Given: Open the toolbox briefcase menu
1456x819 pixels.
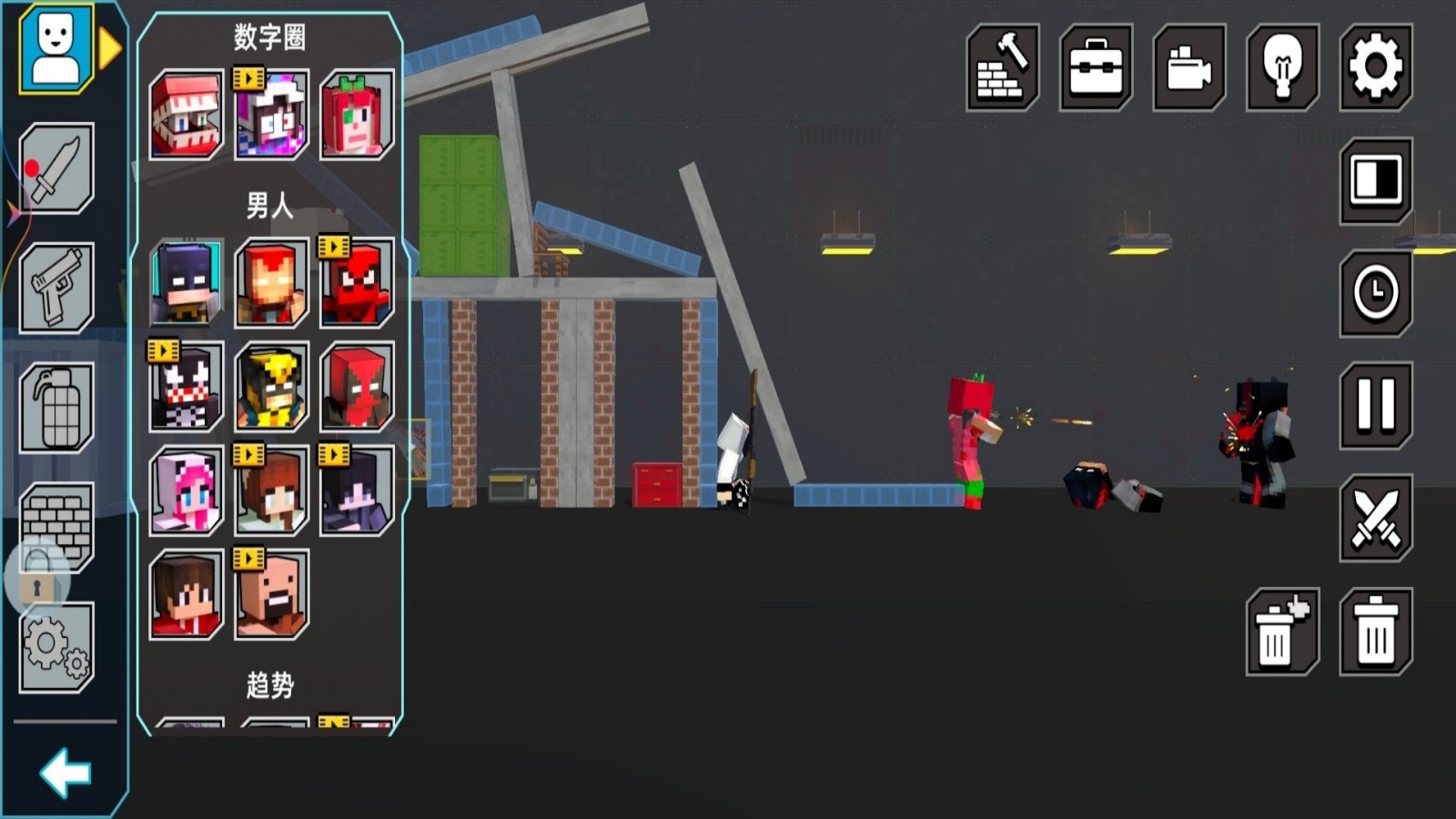Looking at the screenshot, I should 1096,67.
